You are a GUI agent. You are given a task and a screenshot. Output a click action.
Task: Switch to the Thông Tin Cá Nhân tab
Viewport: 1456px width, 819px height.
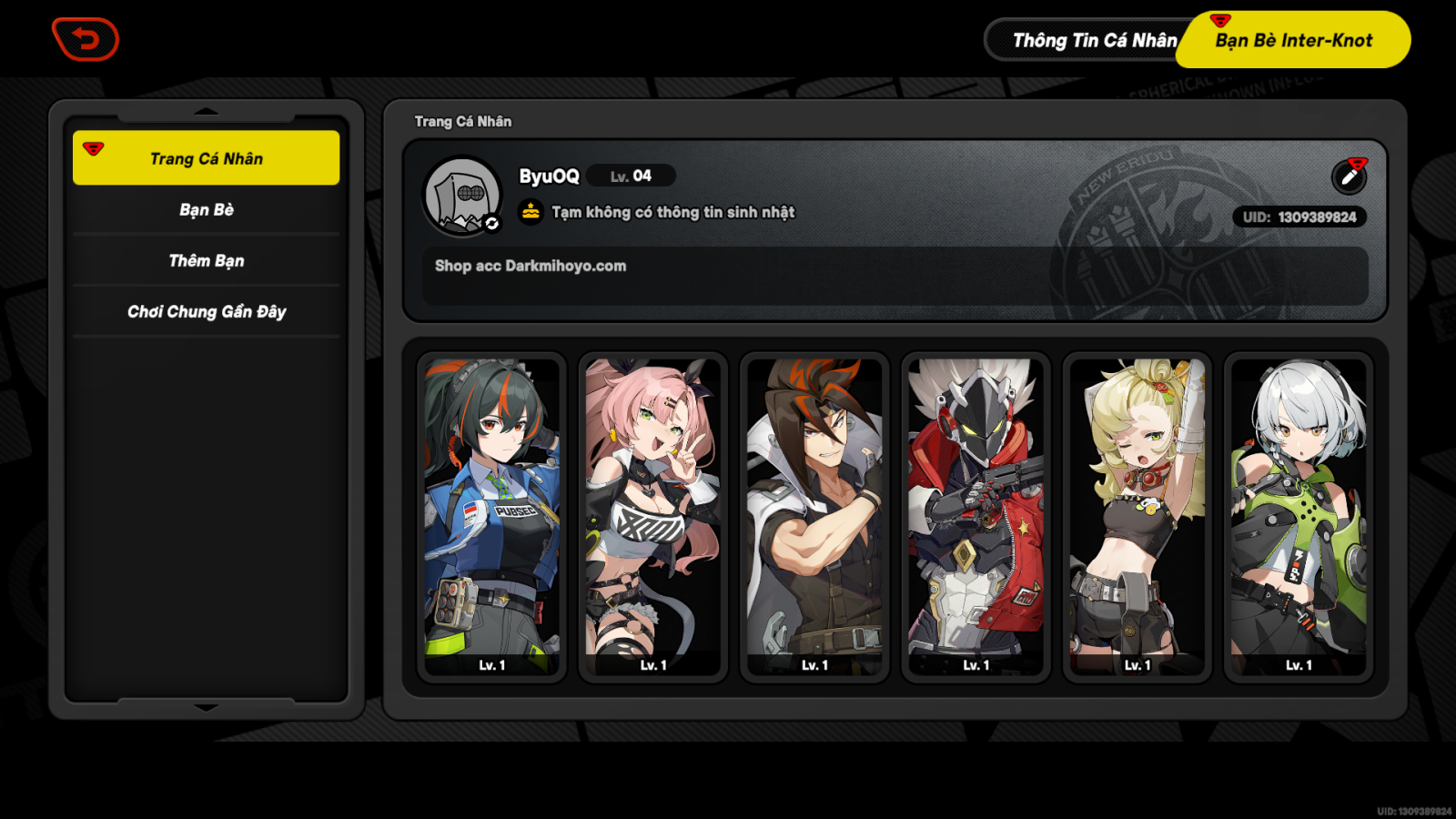pyautogui.click(x=1095, y=40)
